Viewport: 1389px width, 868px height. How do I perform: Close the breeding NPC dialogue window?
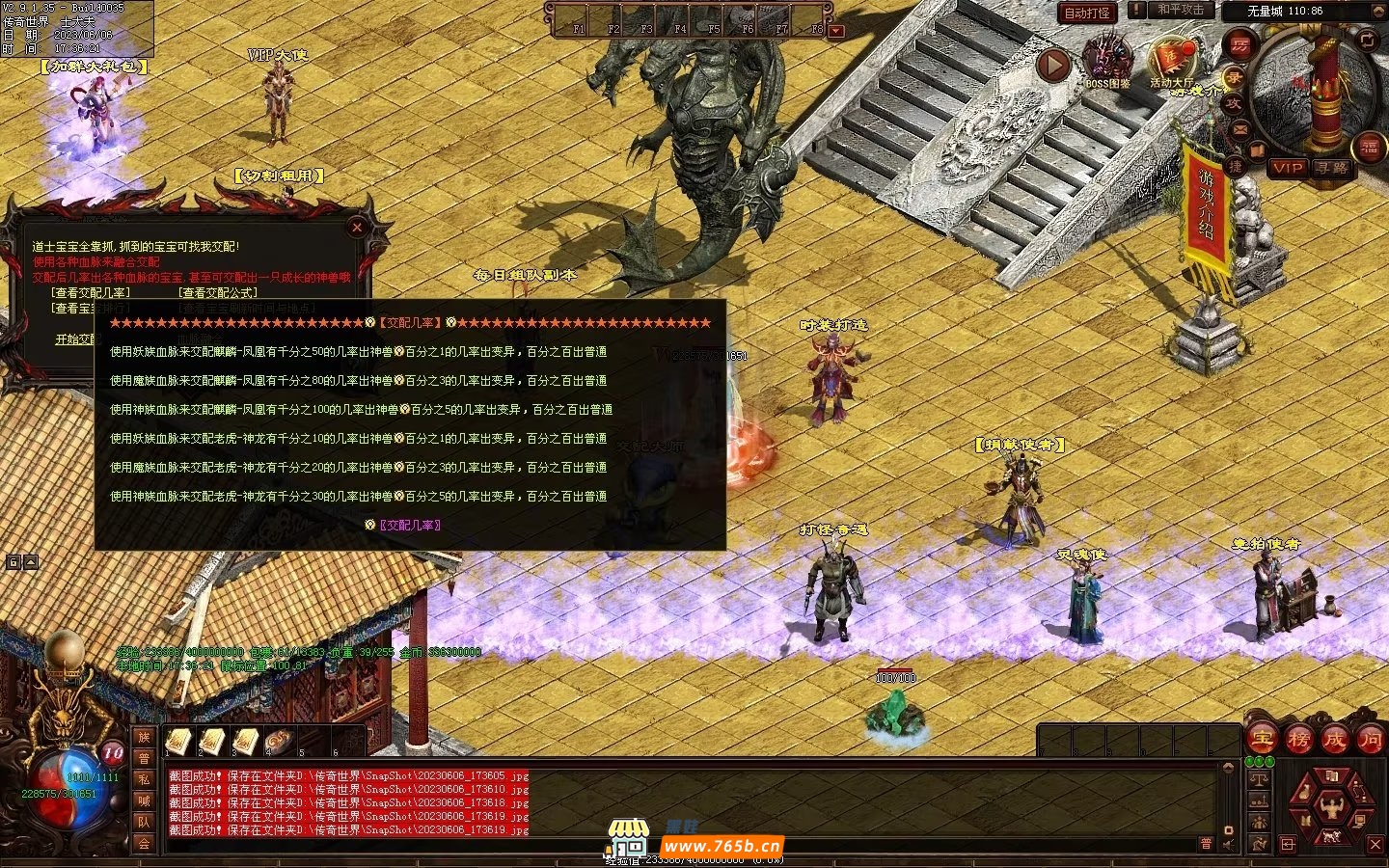click(x=357, y=228)
